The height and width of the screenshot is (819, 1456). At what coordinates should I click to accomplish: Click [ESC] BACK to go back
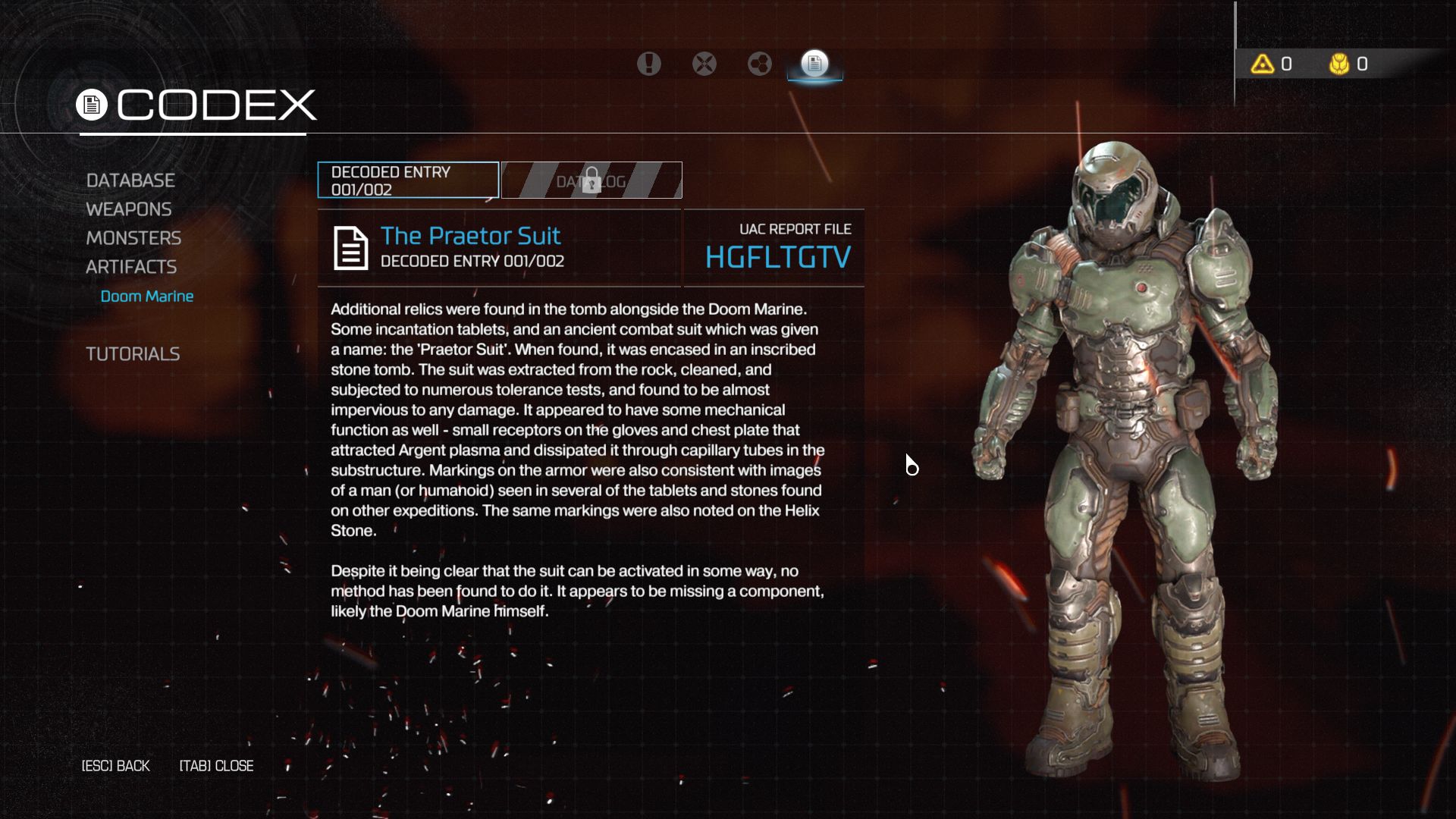tap(115, 766)
